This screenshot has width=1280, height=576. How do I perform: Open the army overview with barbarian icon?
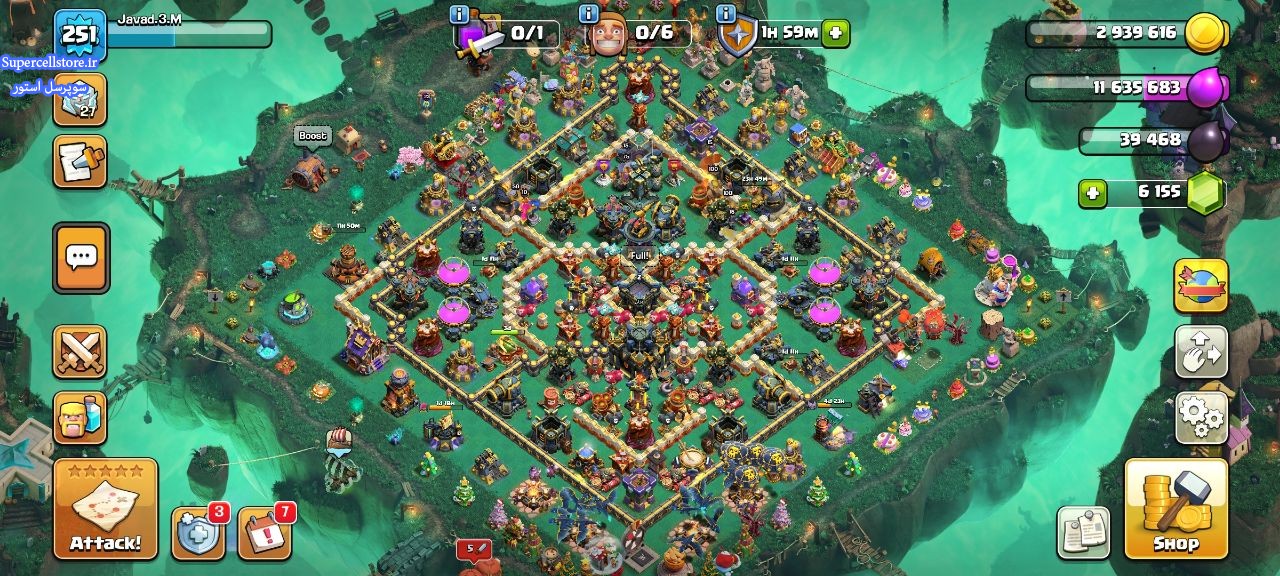tap(80, 417)
